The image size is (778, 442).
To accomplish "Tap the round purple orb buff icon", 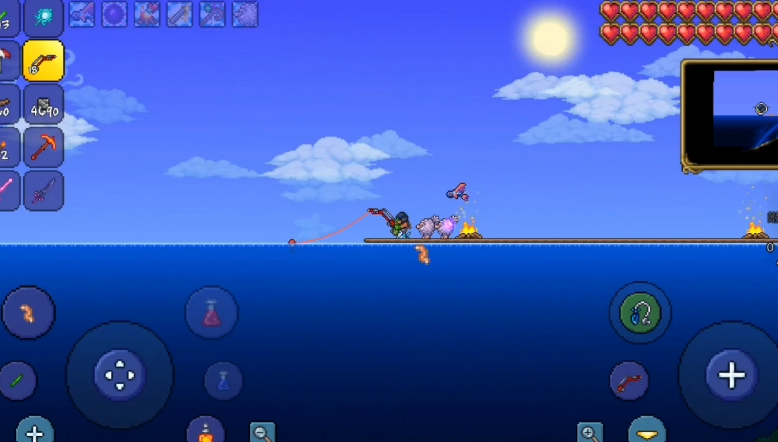I will click(114, 14).
